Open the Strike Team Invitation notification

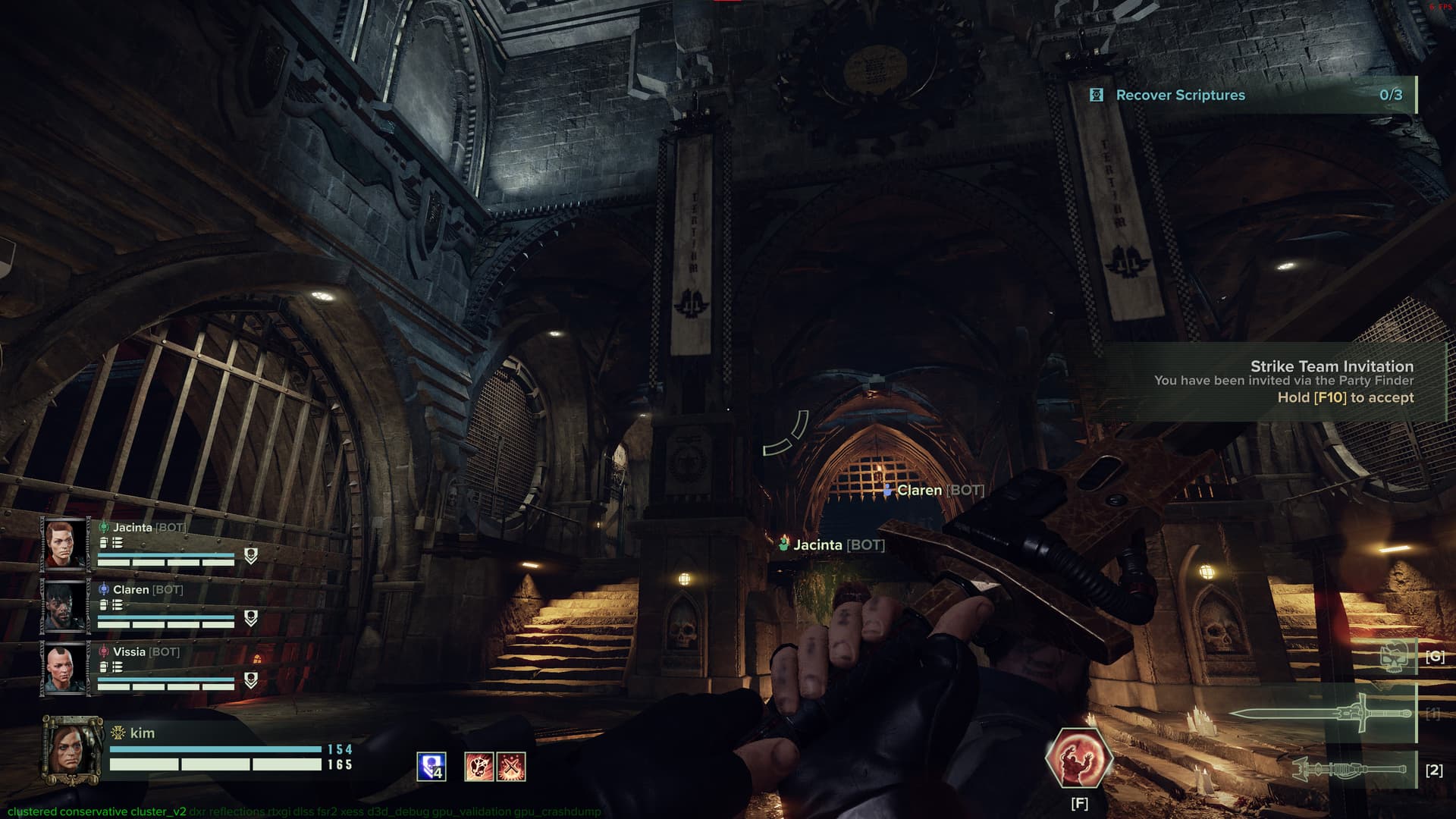(1282, 381)
